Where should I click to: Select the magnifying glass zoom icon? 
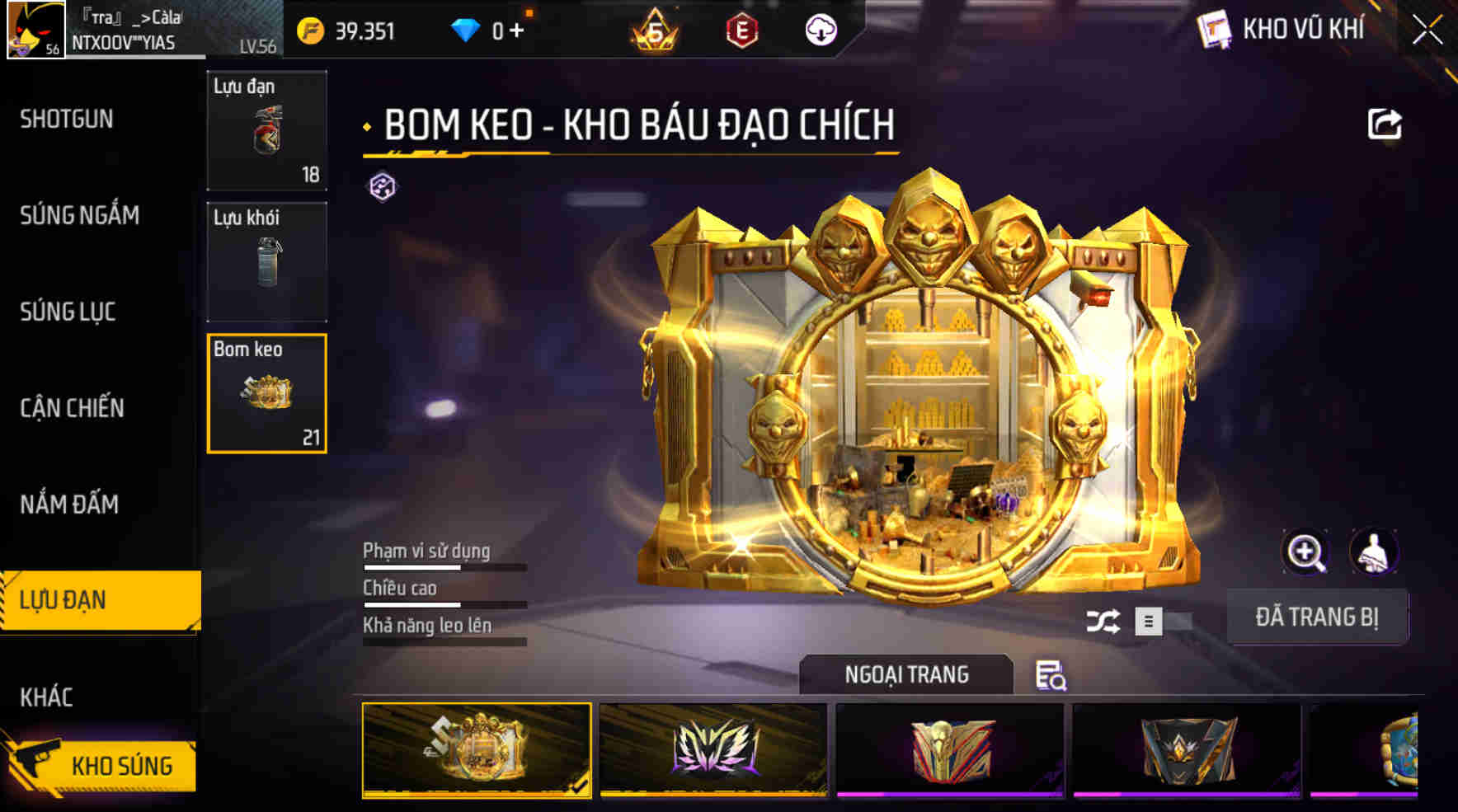[1303, 552]
